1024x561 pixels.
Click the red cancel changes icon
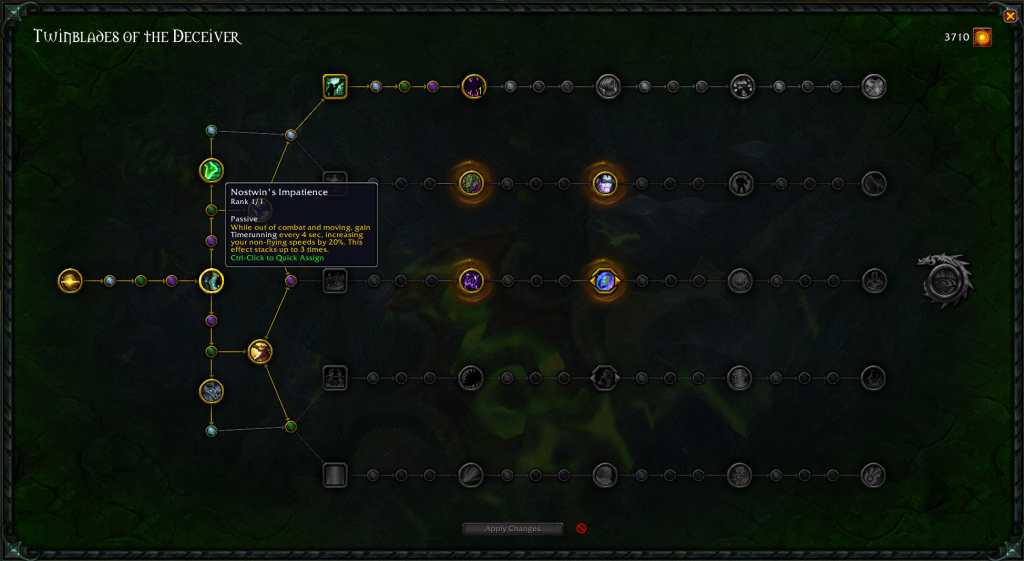point(581,528)
